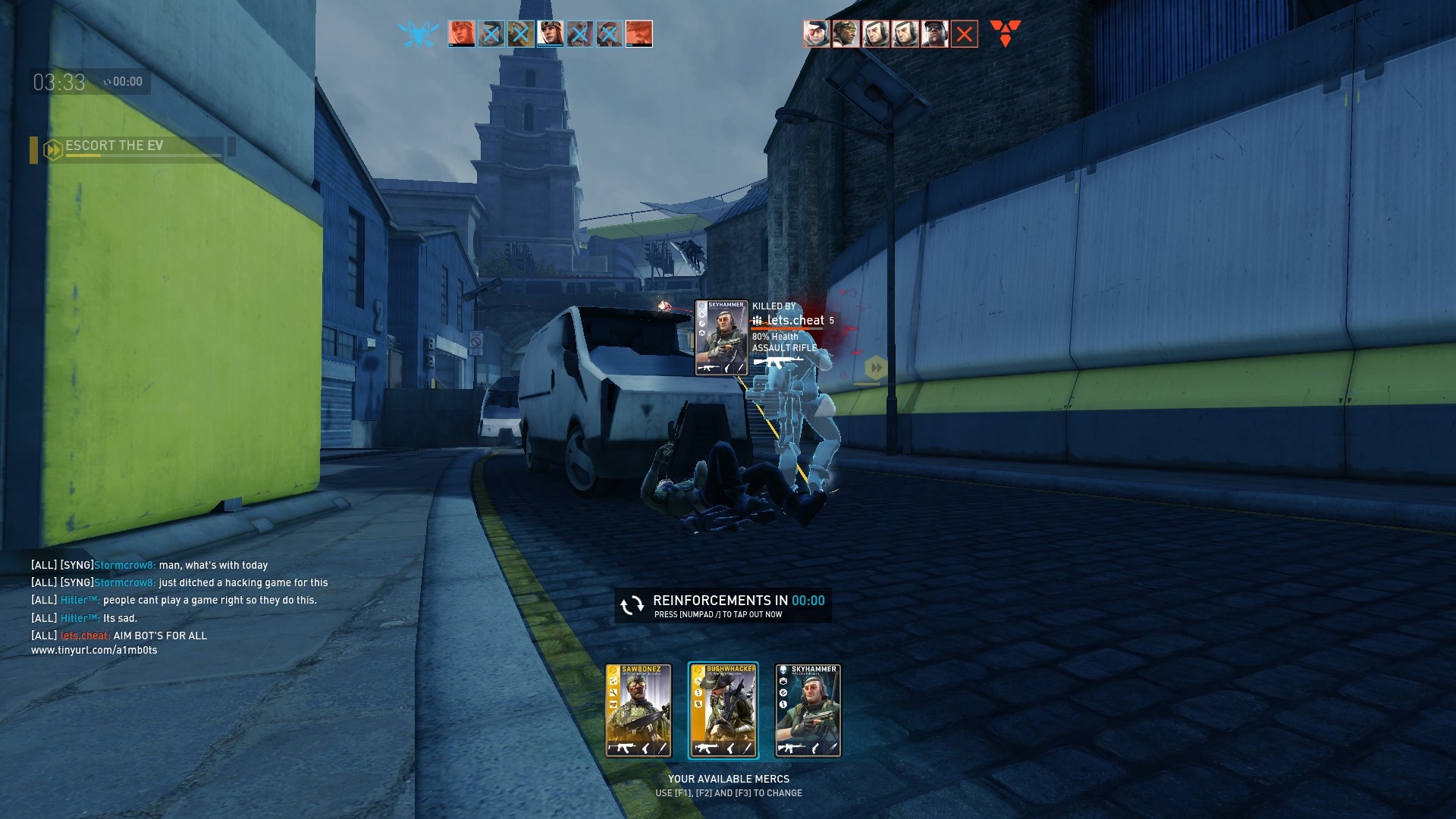Pick the Skyhammer merc card

tap(808, 711)
